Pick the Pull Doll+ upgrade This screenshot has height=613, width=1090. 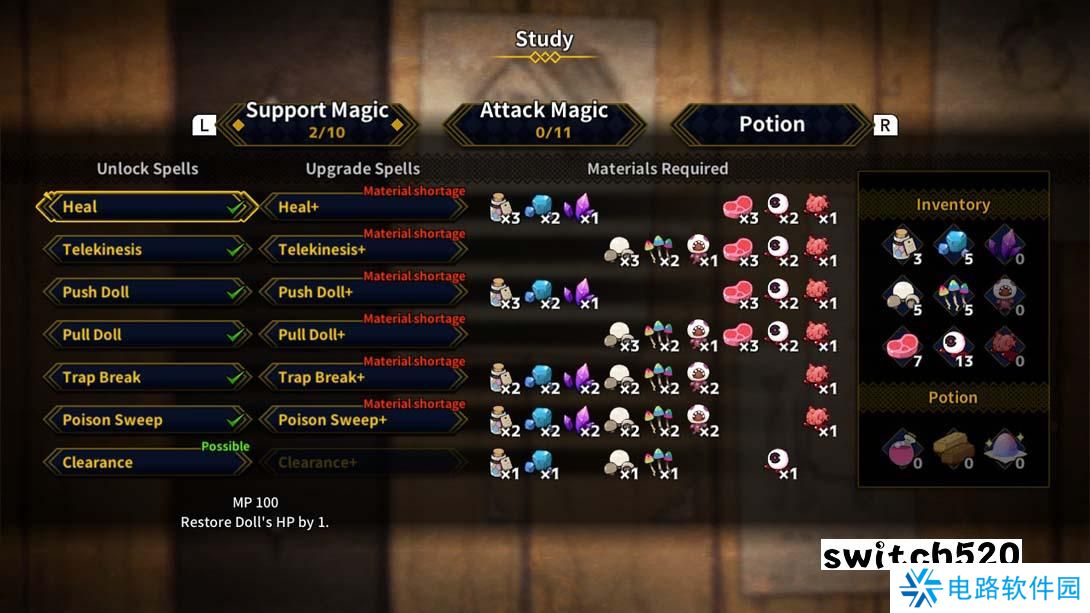click(362, 335)
